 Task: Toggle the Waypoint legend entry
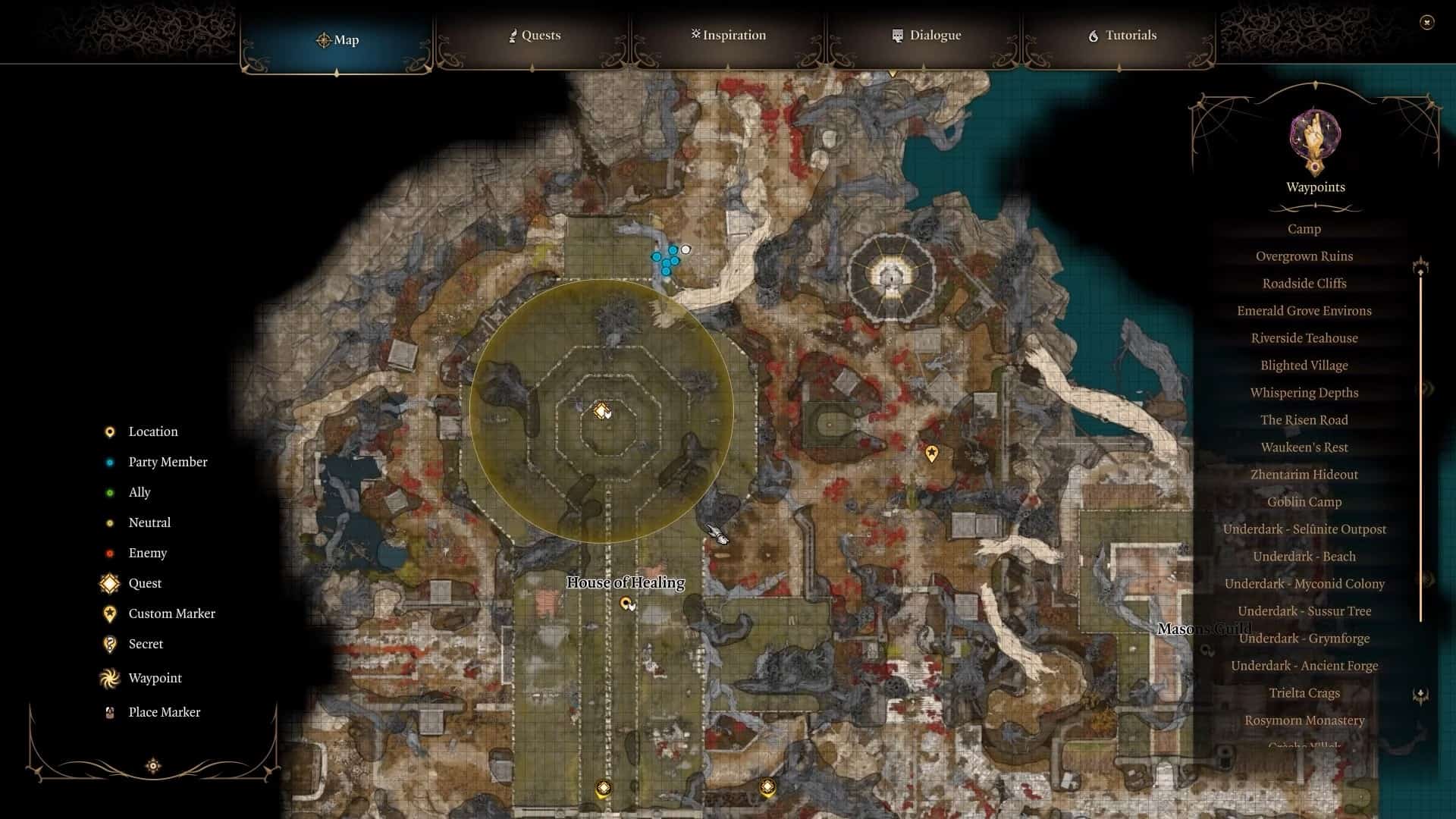click(x=155, y=678)
